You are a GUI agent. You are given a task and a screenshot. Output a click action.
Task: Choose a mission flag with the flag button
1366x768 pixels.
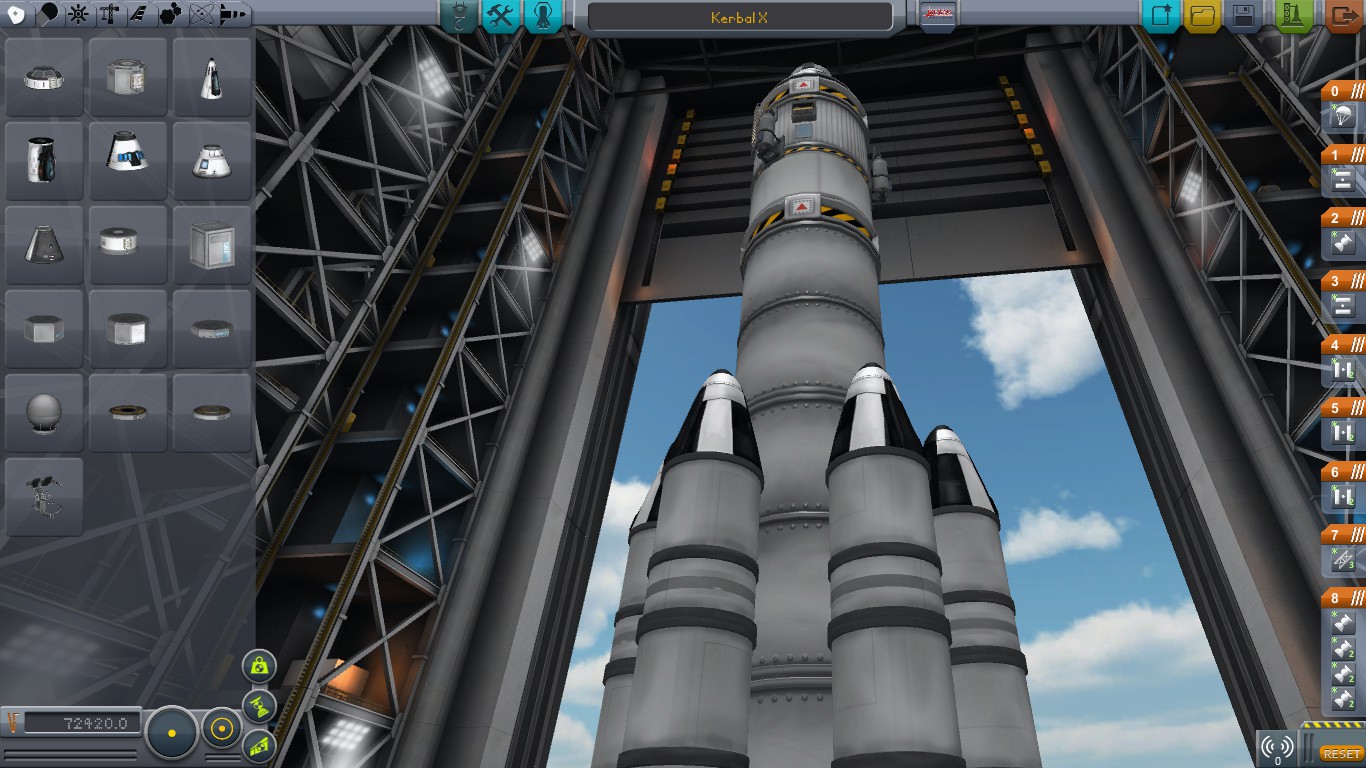click(x=938, y=15)
